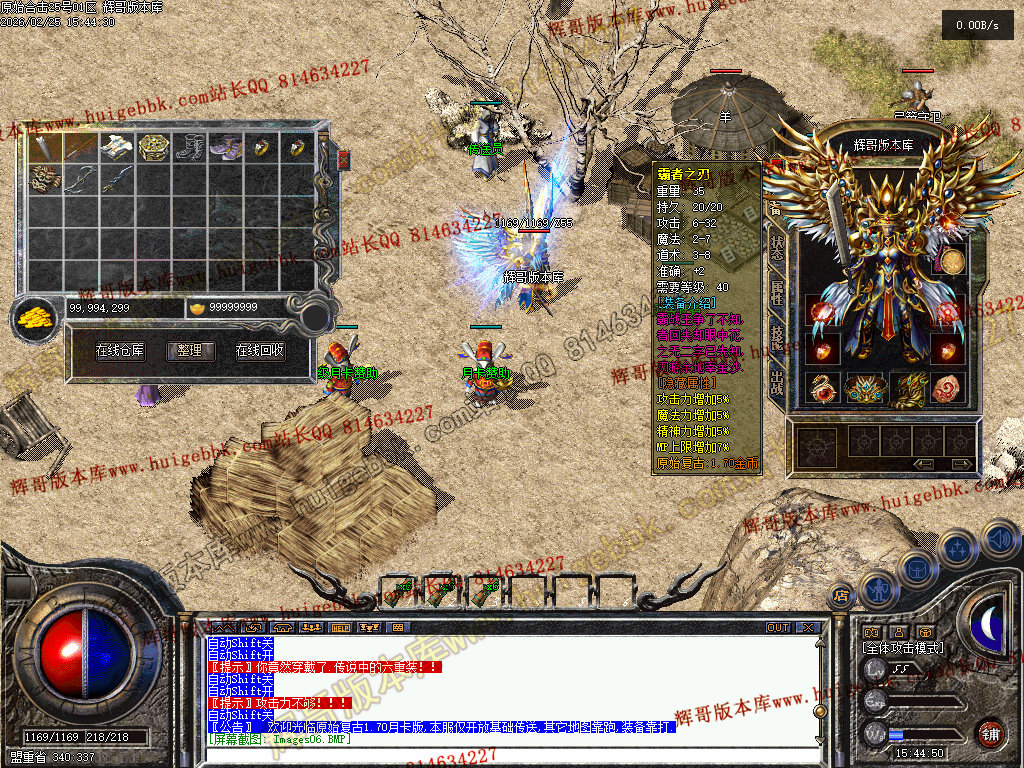Switch to the 状态 status tab

point(777,249)
